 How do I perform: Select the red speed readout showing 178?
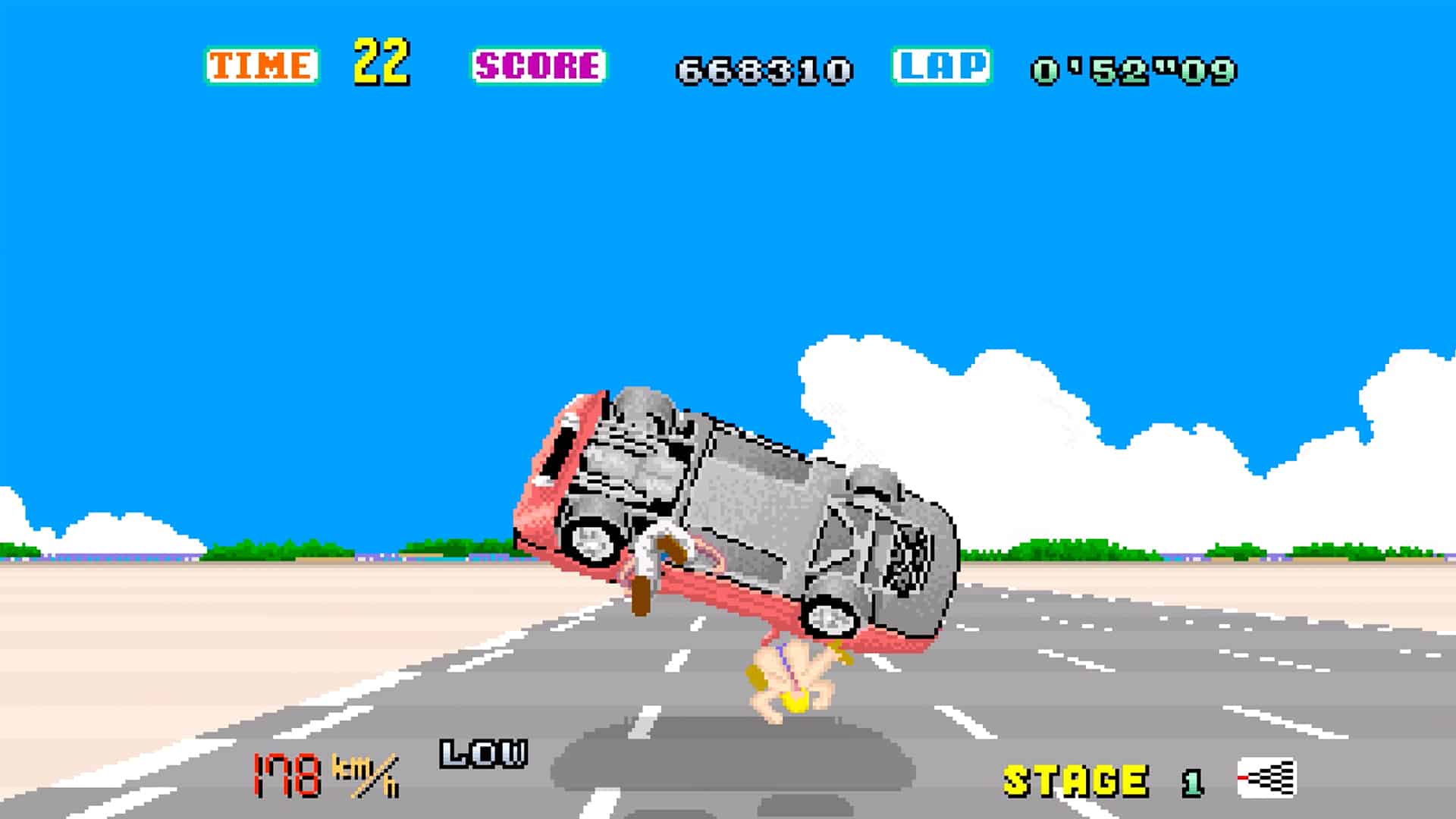287,773
